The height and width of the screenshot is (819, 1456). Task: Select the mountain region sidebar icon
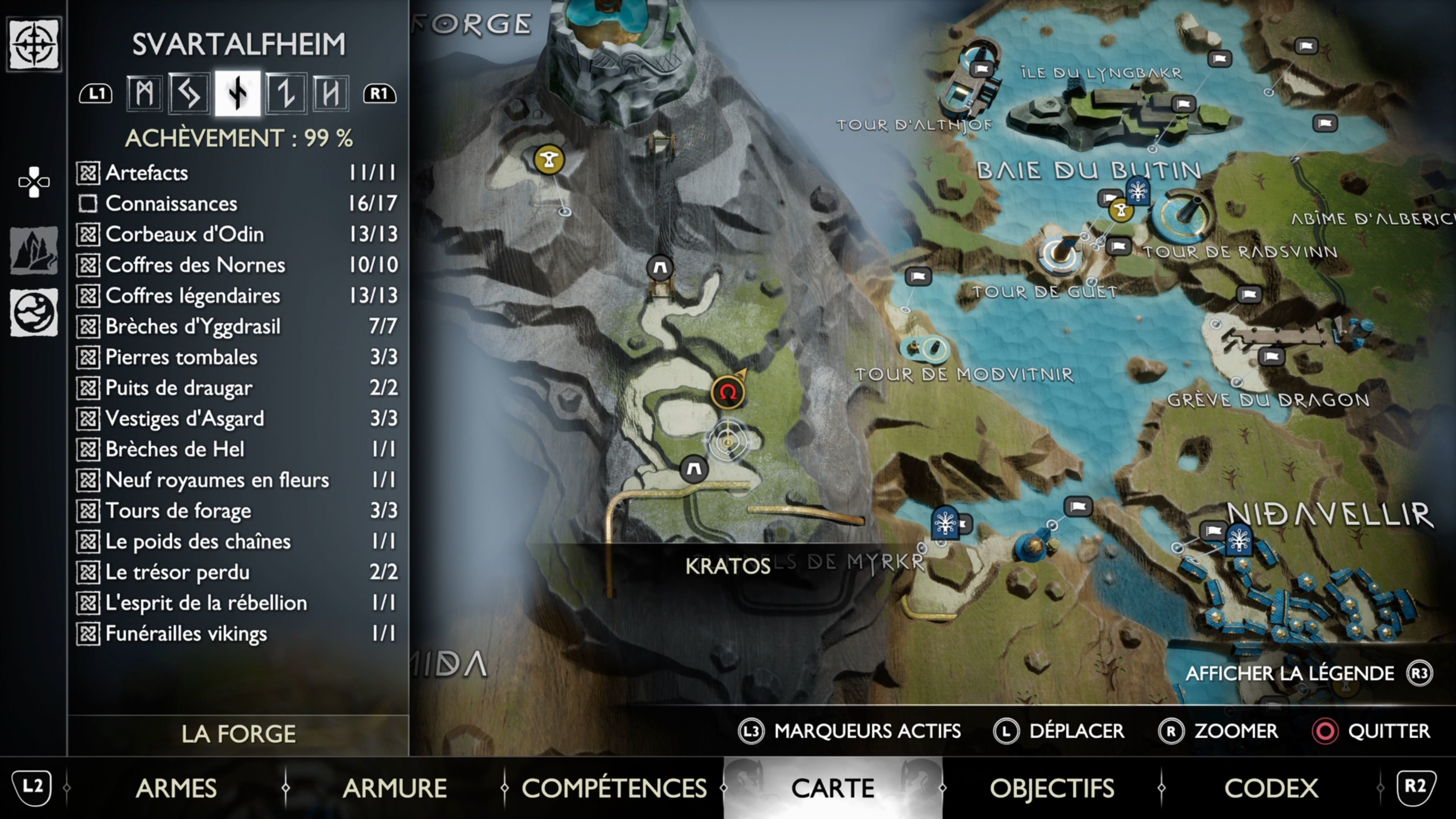click(34, 250)
